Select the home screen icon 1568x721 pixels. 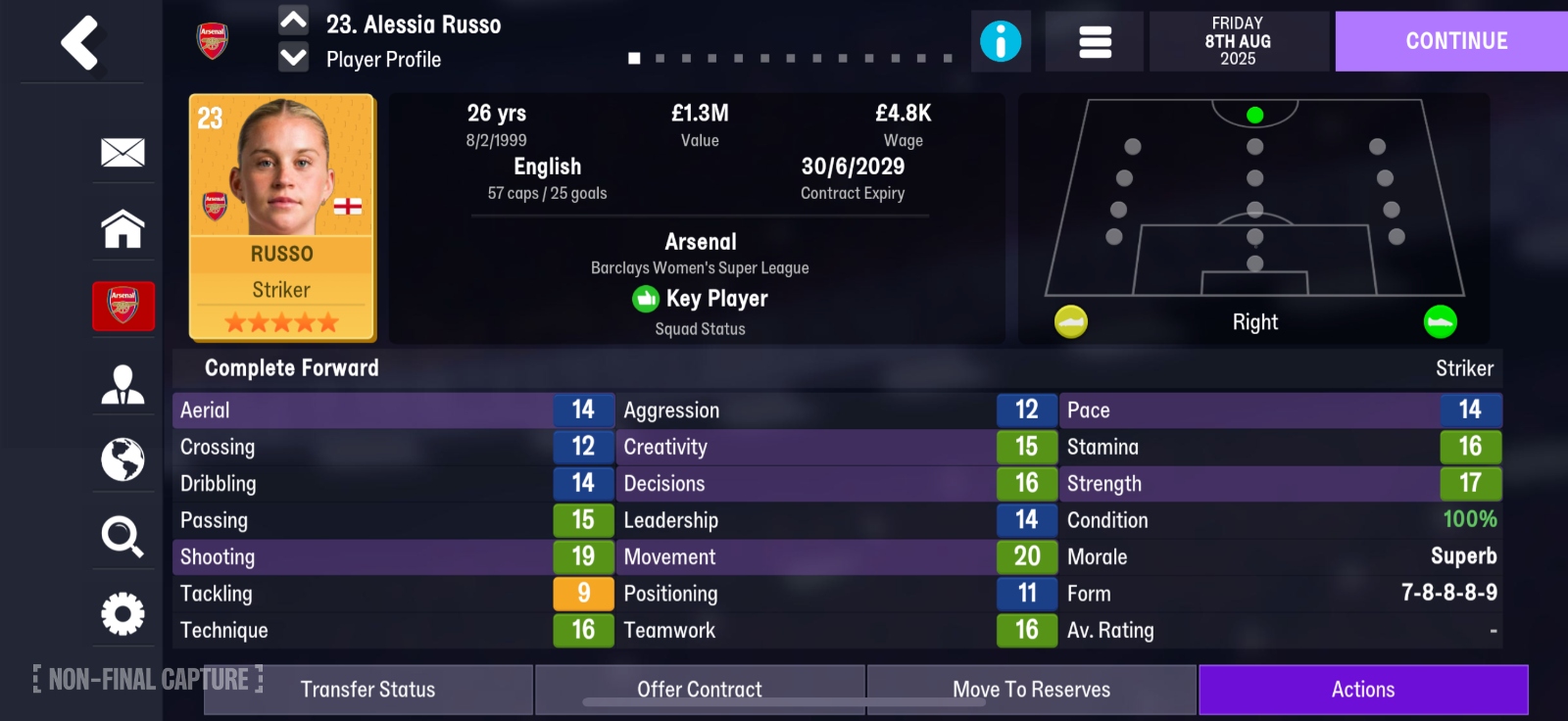[122, 229]
